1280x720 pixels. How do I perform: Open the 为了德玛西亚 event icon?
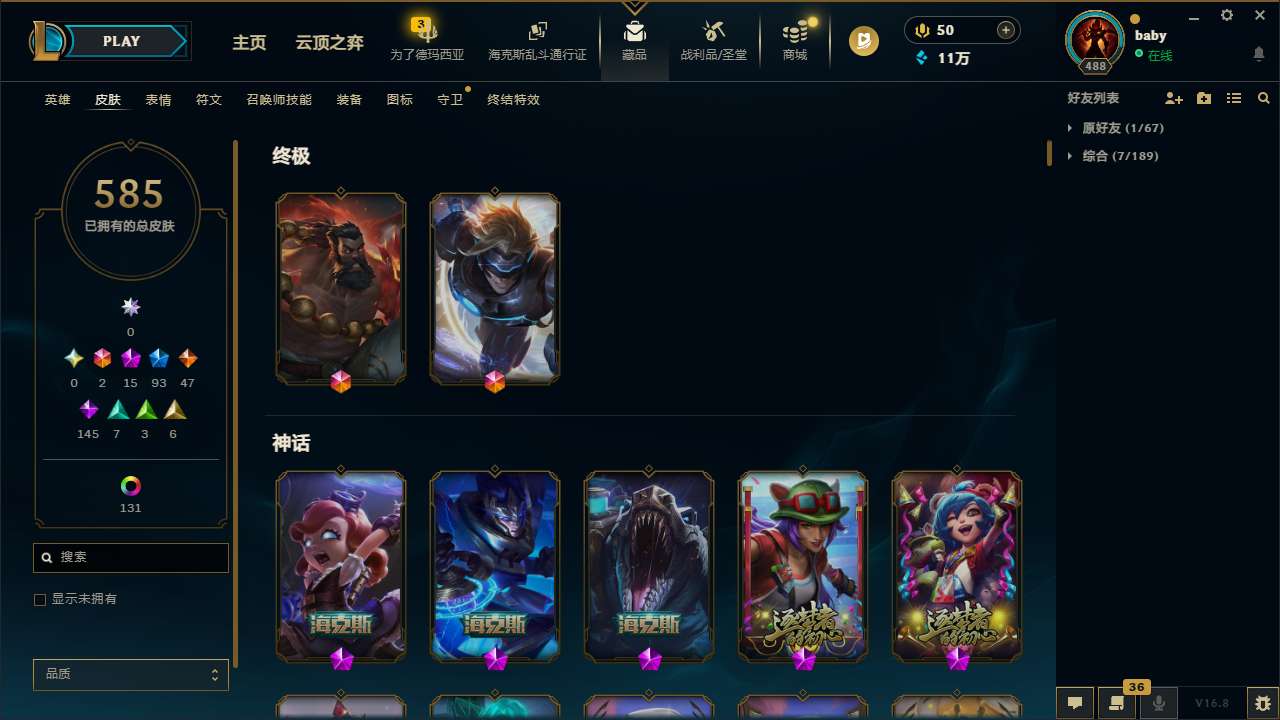(x=427, y=36)
